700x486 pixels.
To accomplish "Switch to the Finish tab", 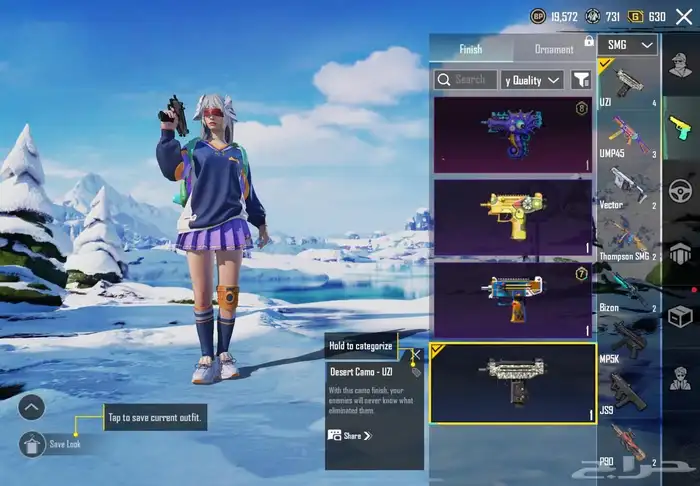I will click(471, 49).
